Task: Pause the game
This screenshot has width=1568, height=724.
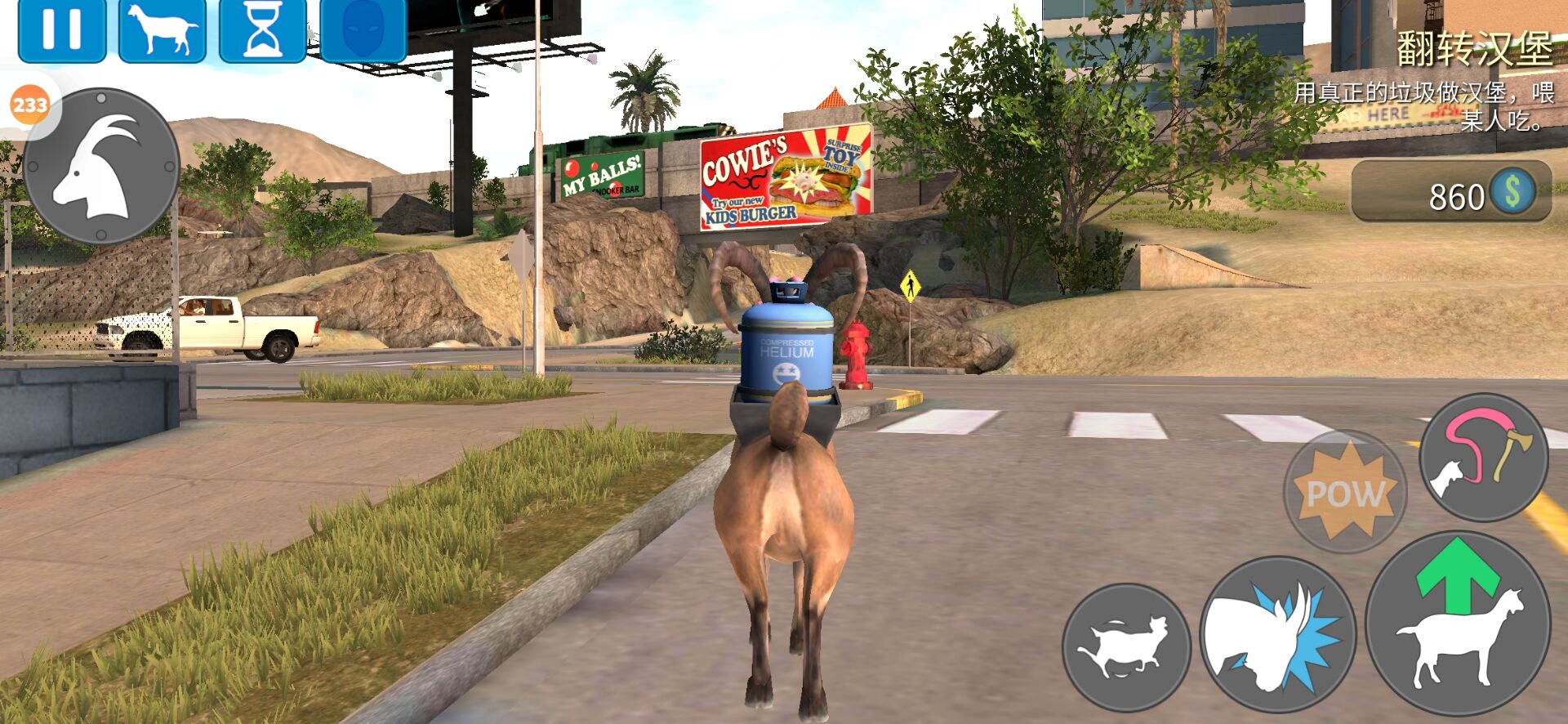Action: (x=62, y=30)
